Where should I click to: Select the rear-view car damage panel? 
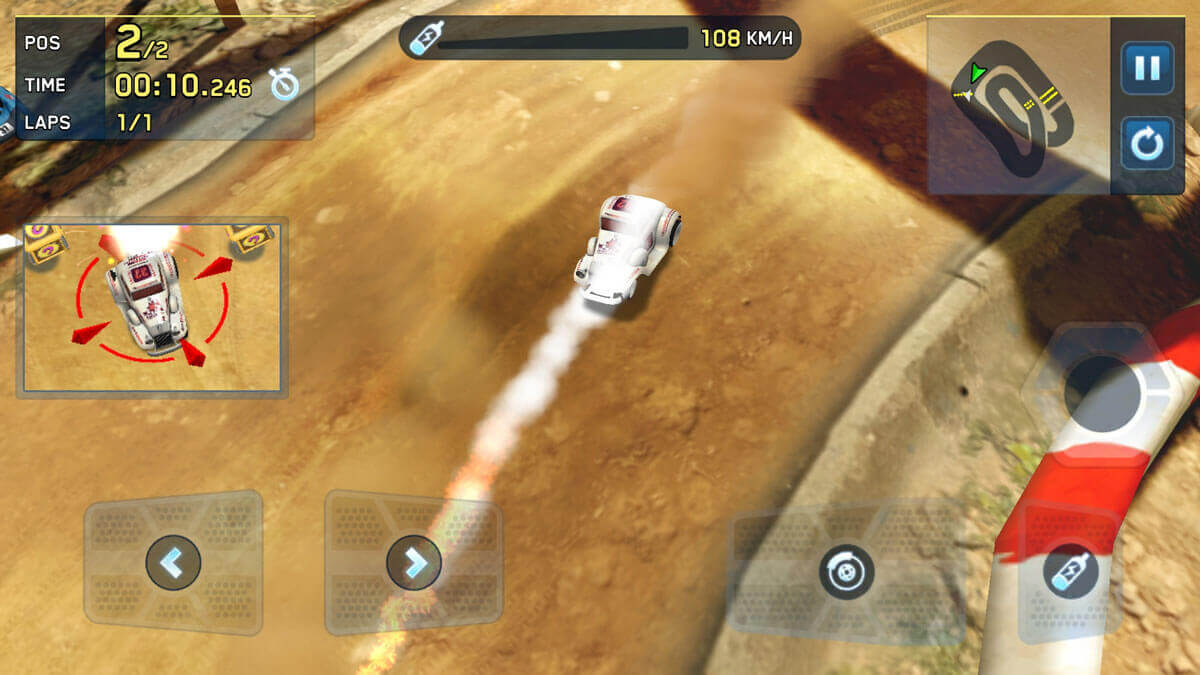tap(152, 307)
